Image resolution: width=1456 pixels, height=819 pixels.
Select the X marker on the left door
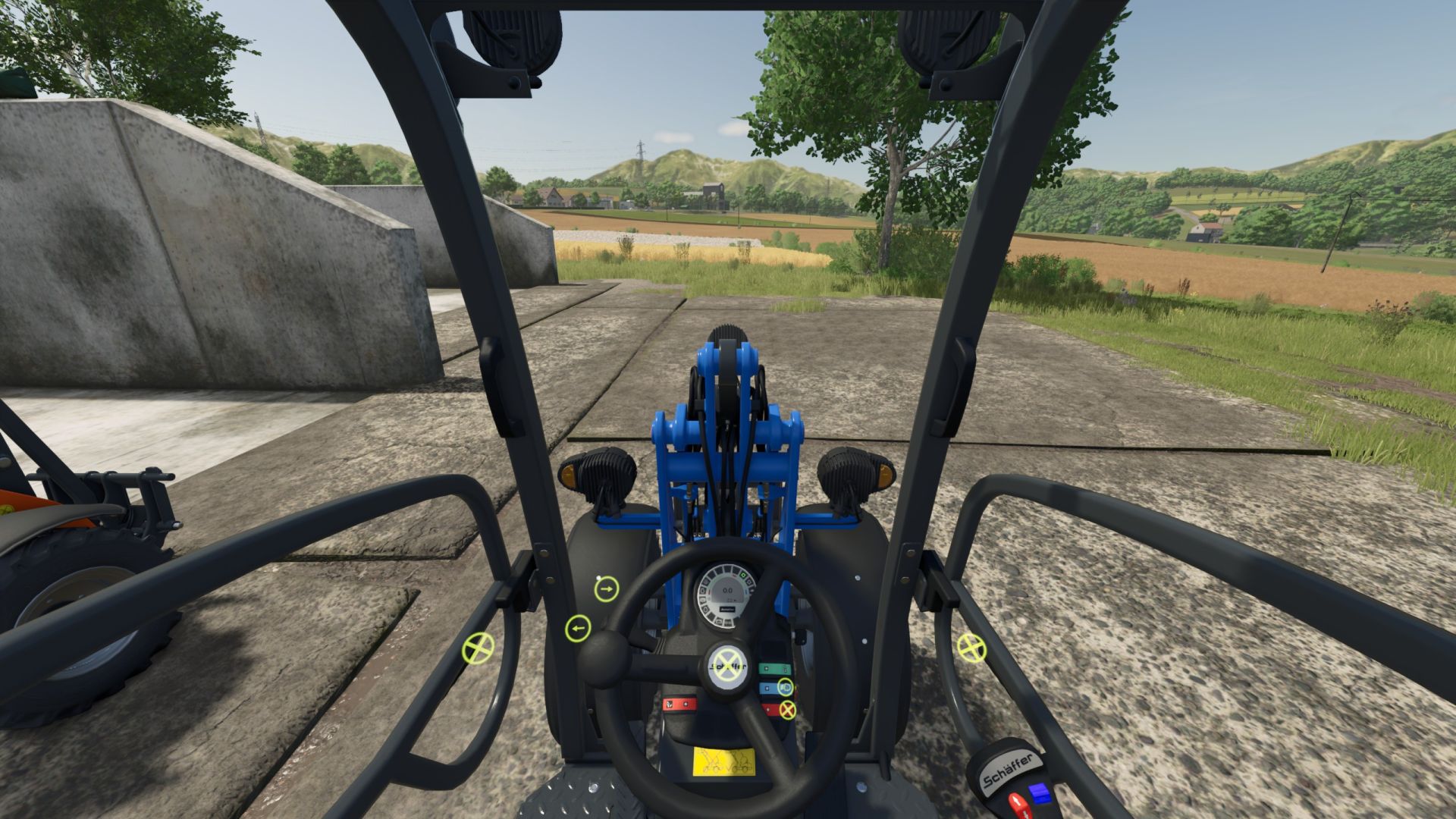coord(479,648)
